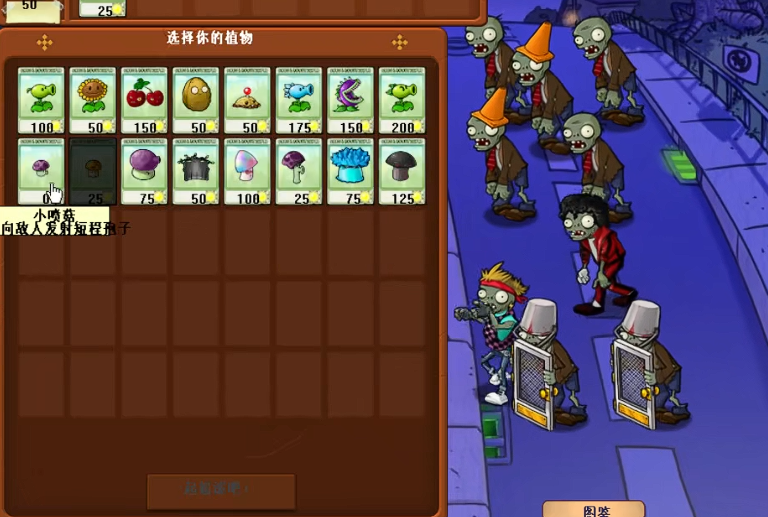The height and width of the screenshot is (517, 768).
Task: Pick the Hypno-shroom seed packet
Action: [247, 171]
